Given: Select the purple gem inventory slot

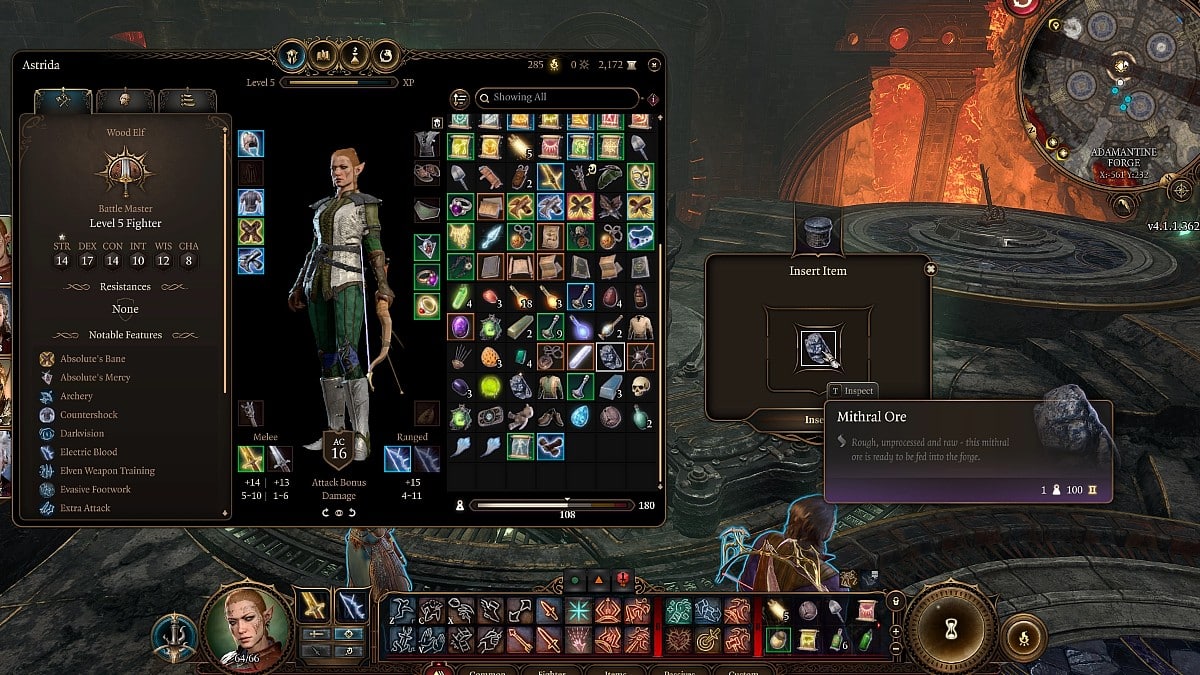Looking at the screenshot, I should (x=460, y=326).
